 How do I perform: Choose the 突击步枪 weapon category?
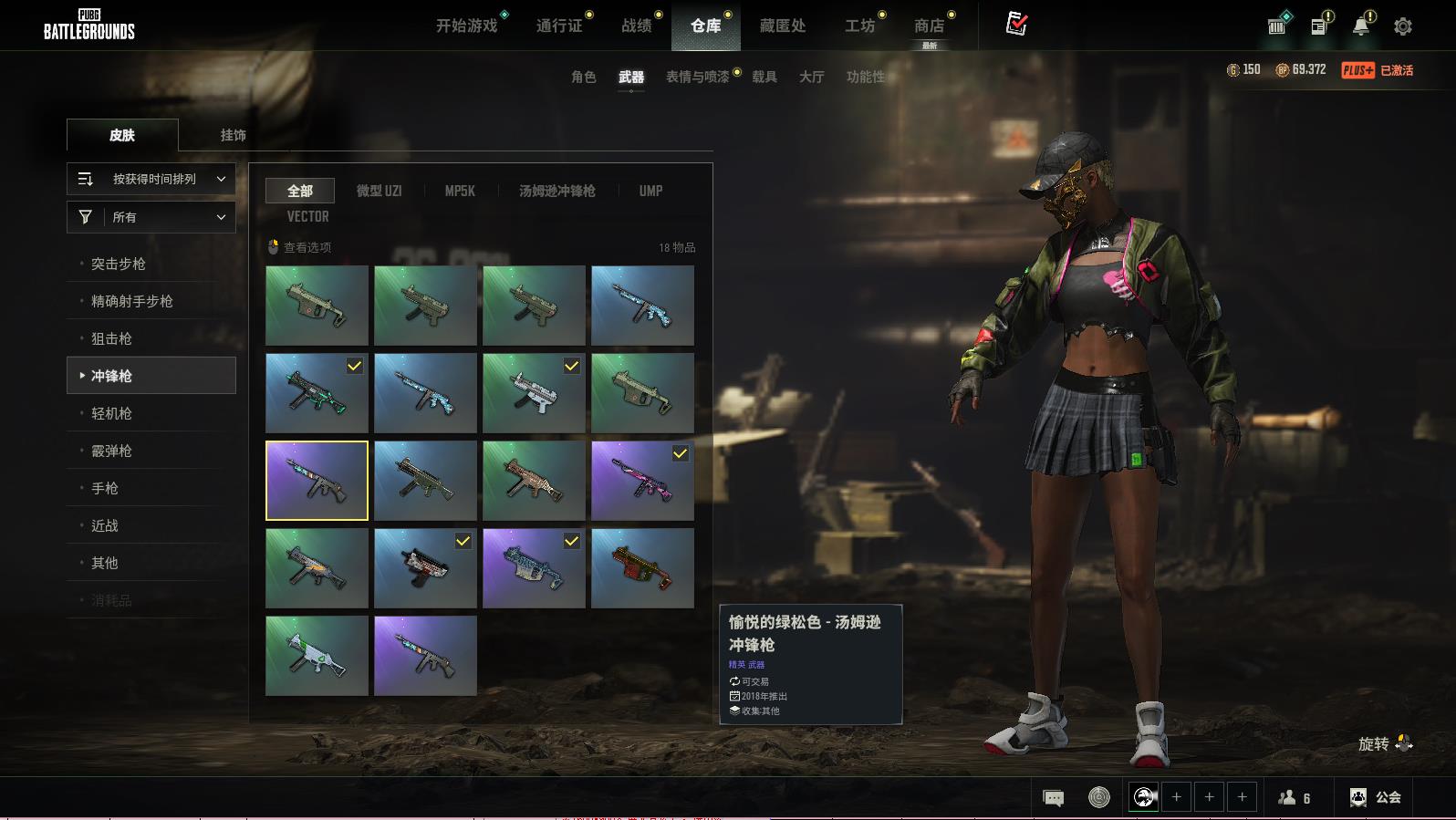(x=119, y=264)
